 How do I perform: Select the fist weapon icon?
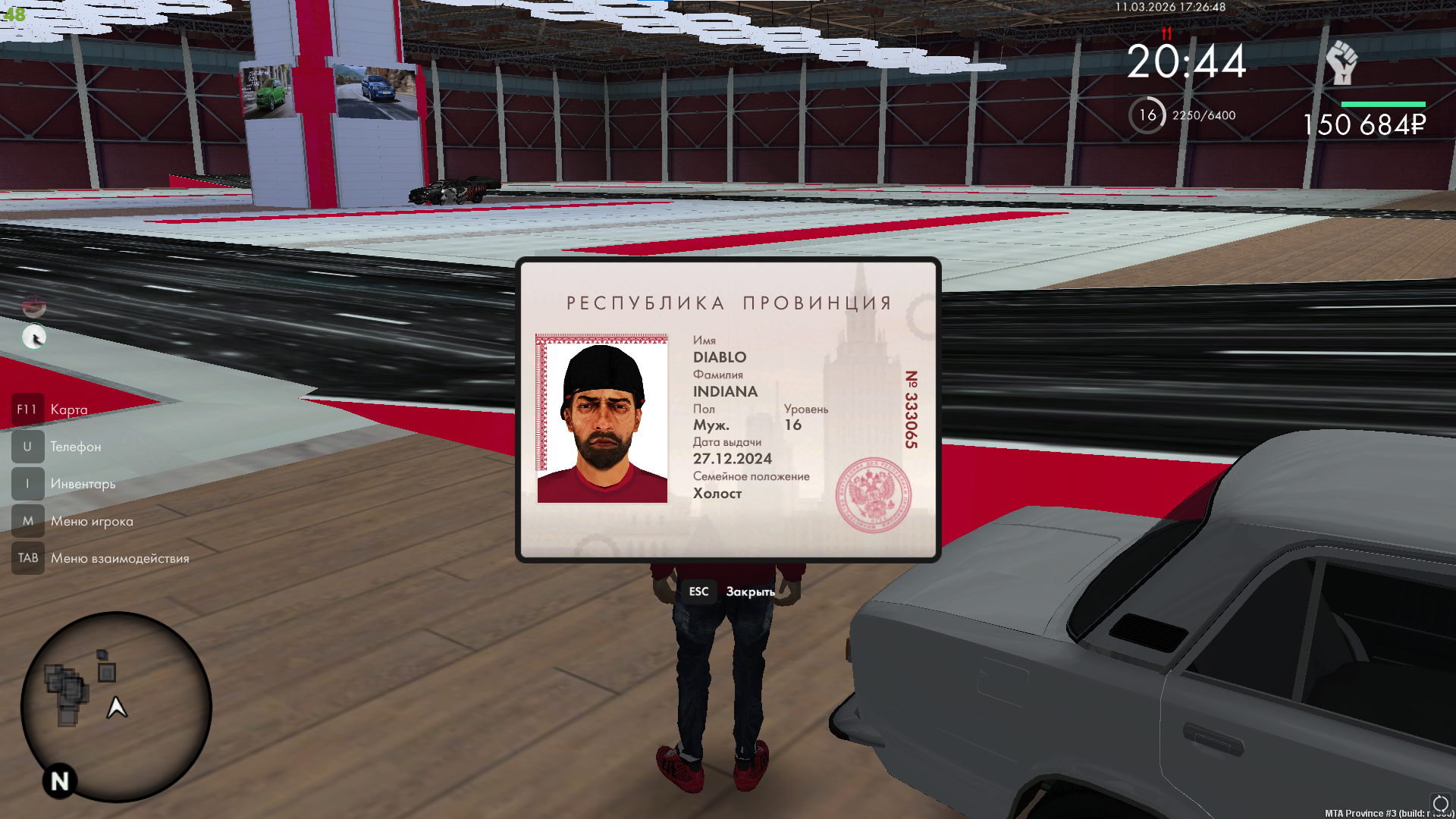[x=1341, y=63]
